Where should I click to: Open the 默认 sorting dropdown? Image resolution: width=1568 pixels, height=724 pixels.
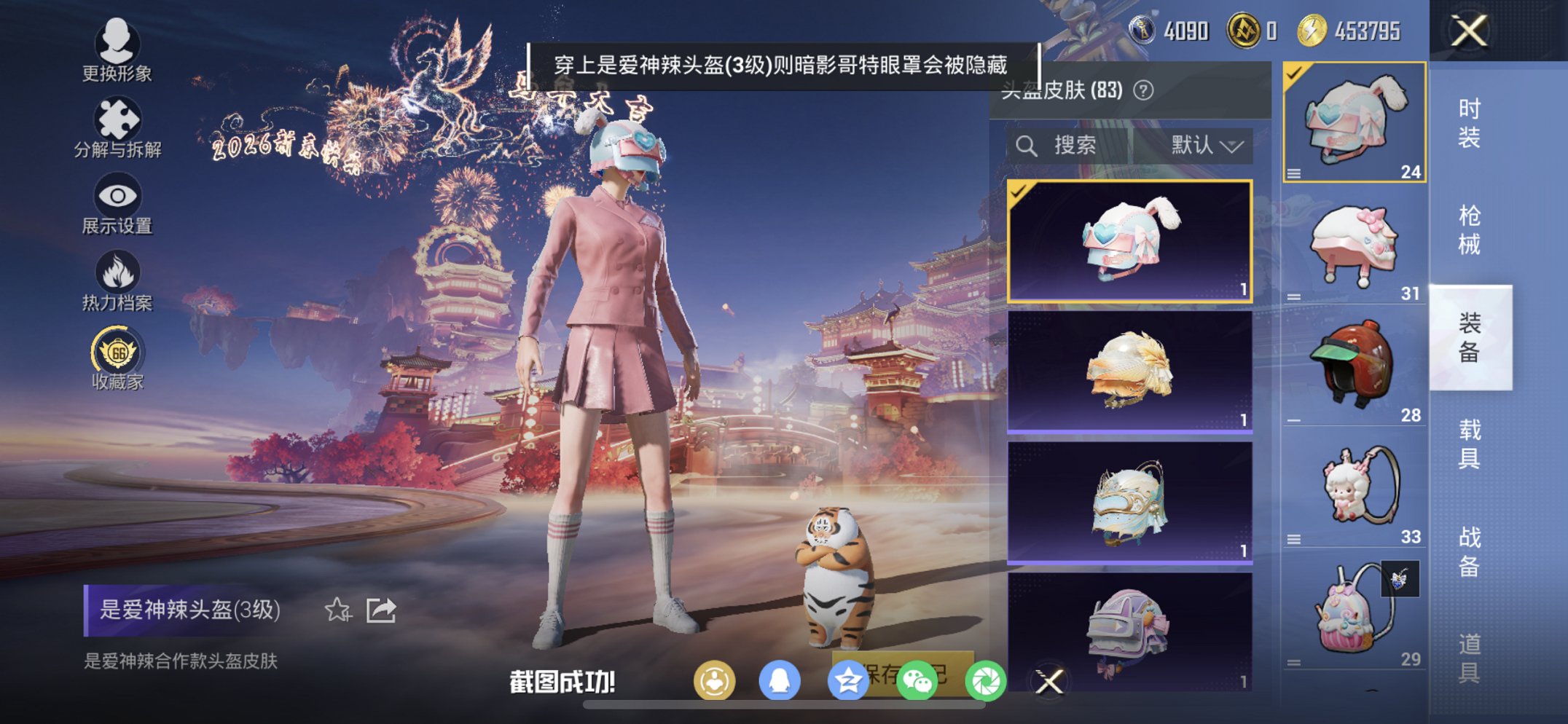(1207, 144)
